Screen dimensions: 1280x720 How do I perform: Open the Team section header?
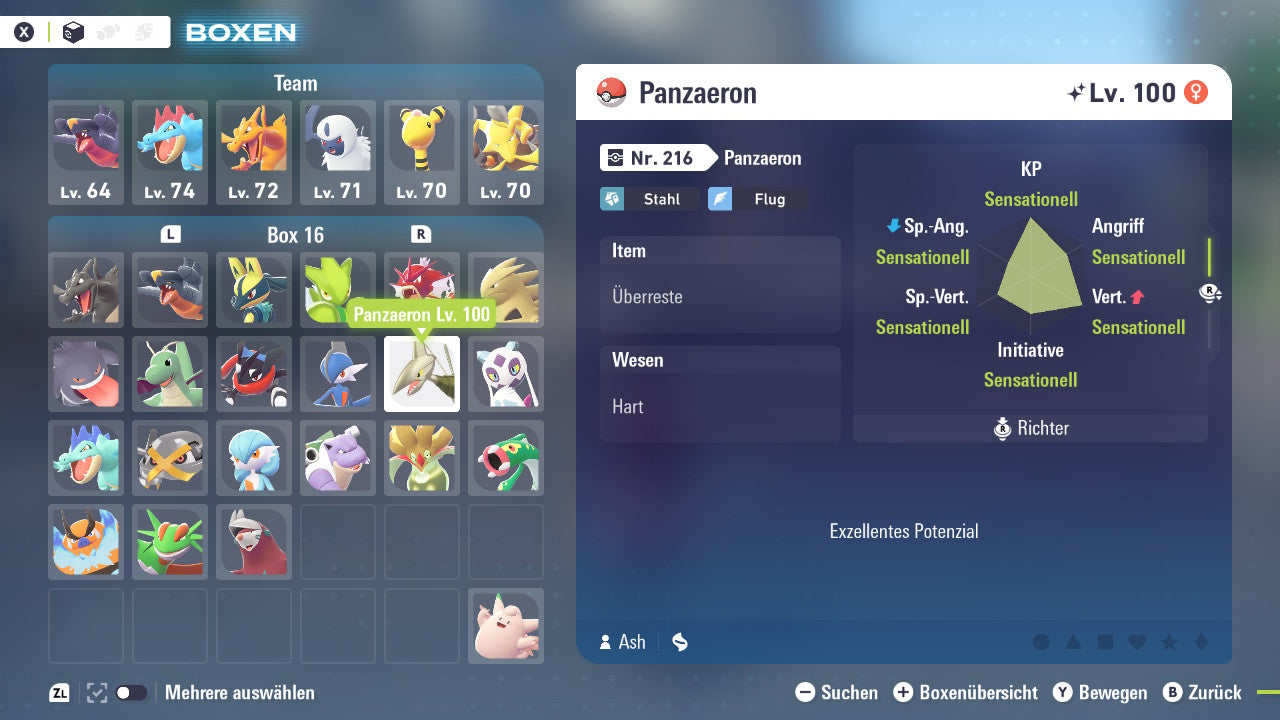pos(296,83)
